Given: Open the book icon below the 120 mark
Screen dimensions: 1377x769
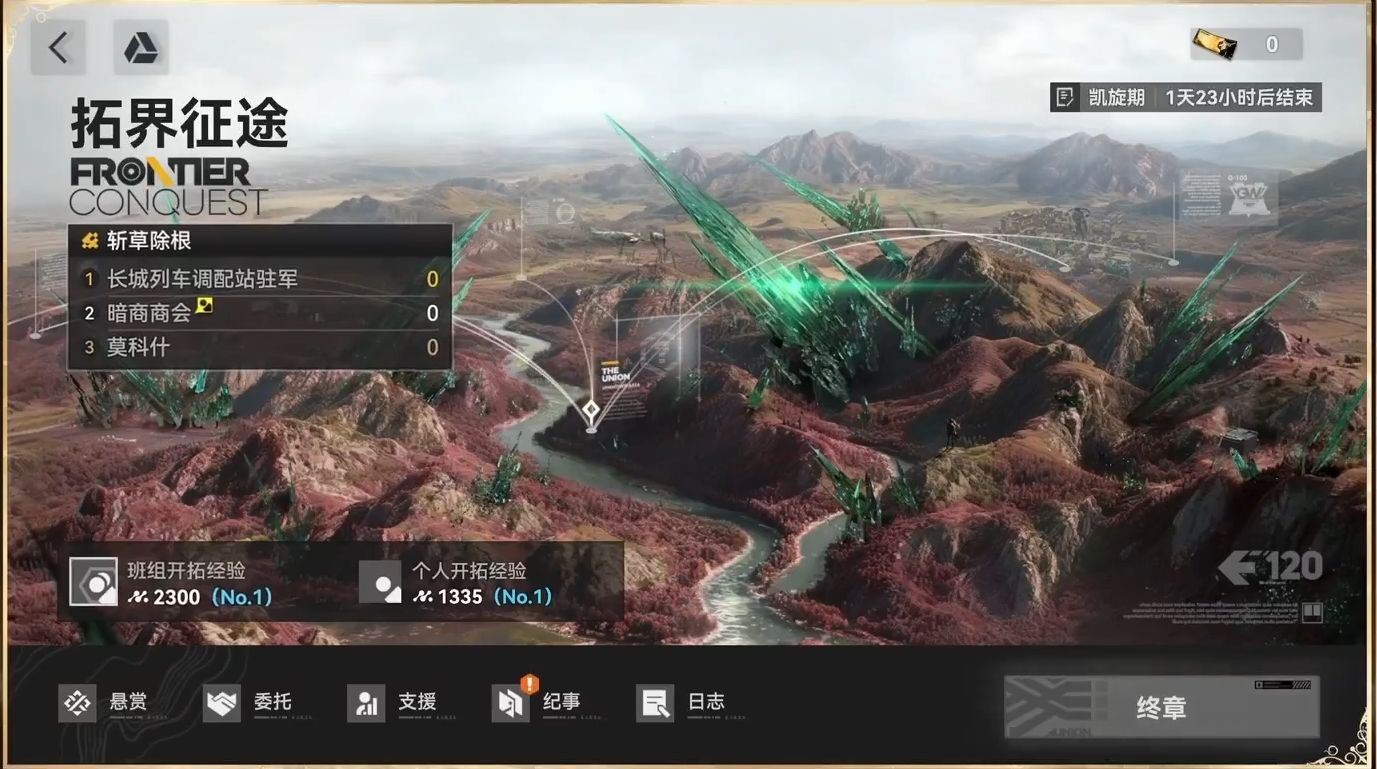Looking at the screenshot, I should (x=1311, y=612).
